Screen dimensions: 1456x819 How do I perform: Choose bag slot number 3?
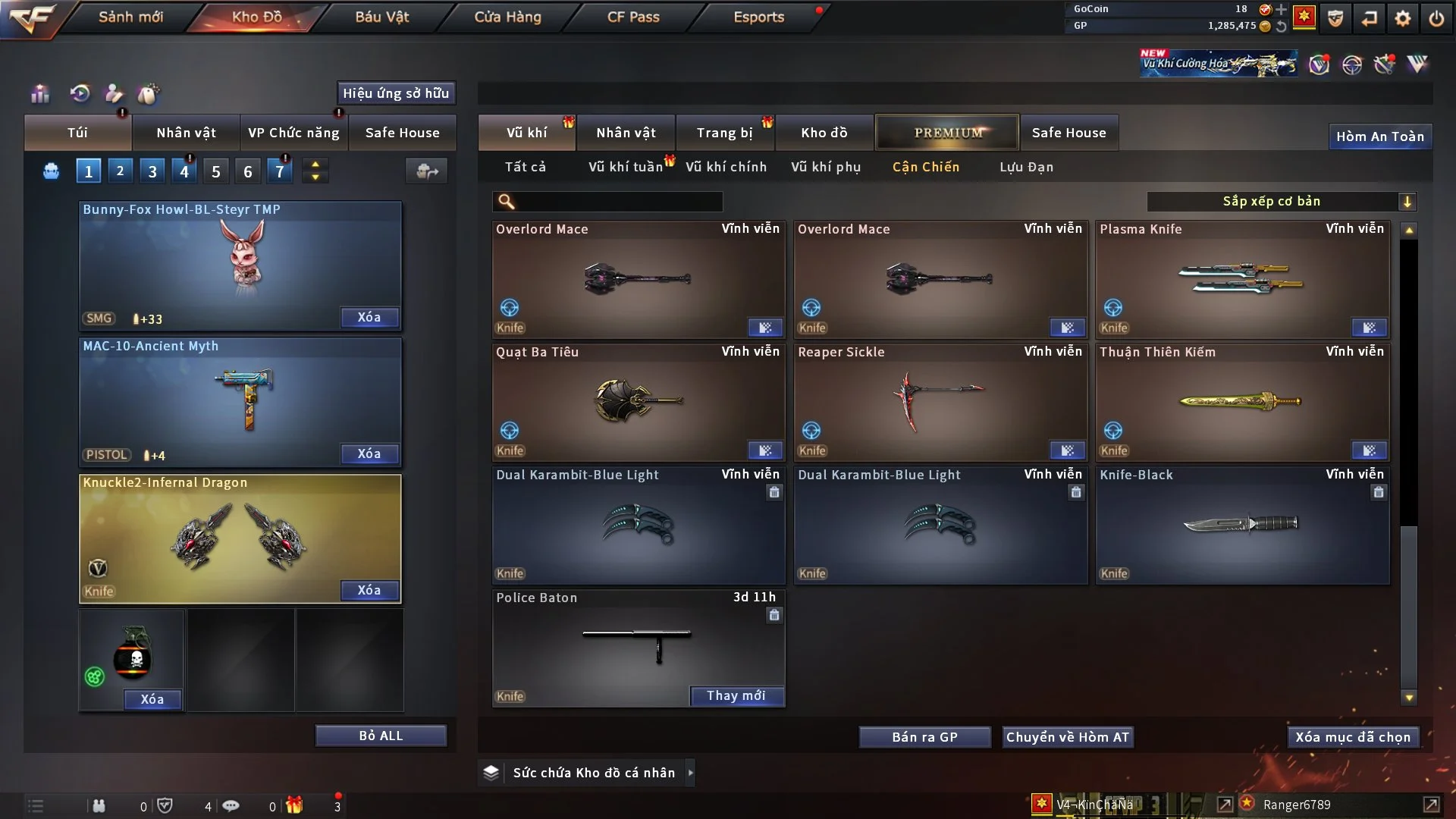(152, 171)
